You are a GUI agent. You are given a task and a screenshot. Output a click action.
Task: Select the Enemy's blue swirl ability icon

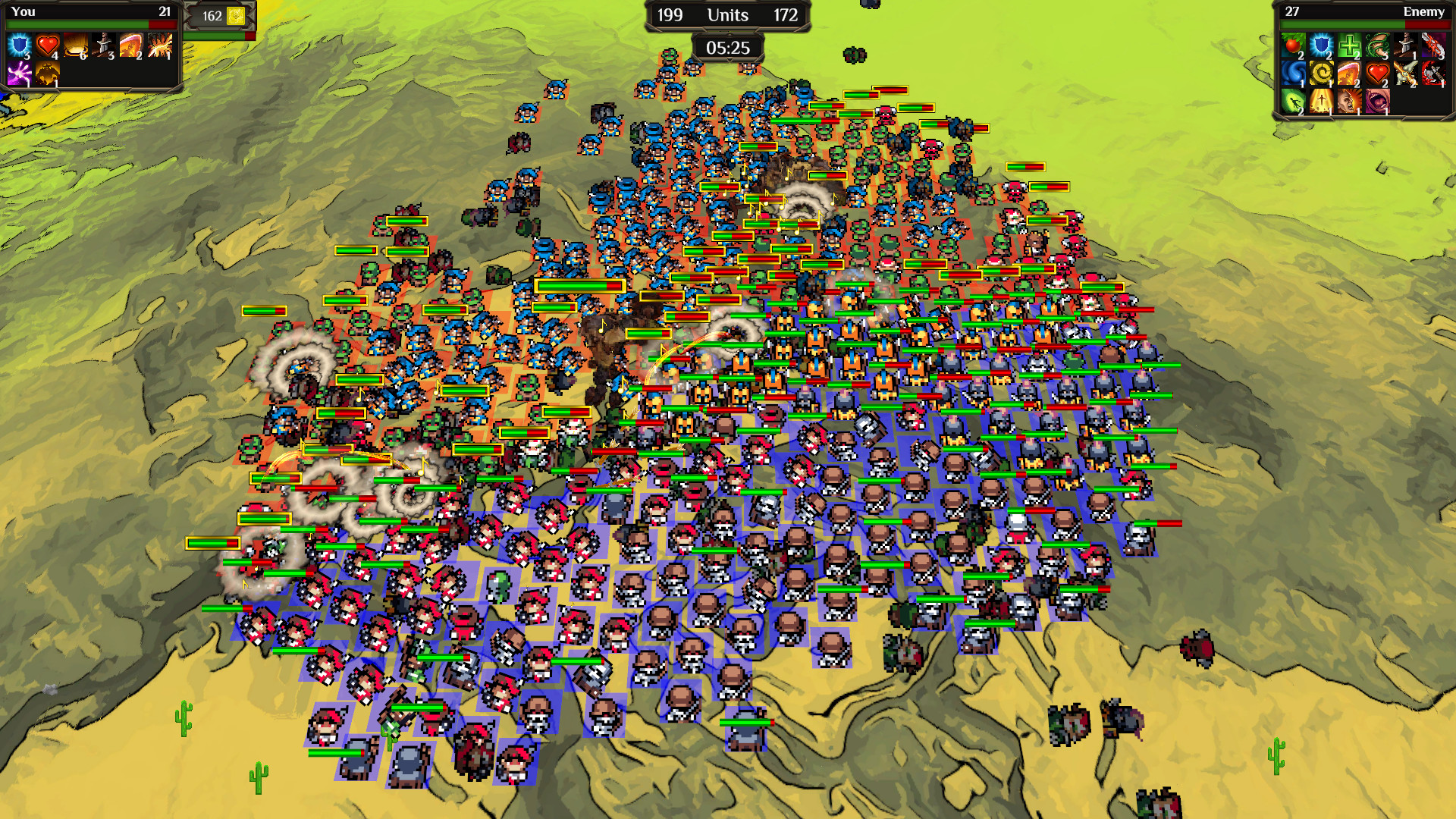1294,74
